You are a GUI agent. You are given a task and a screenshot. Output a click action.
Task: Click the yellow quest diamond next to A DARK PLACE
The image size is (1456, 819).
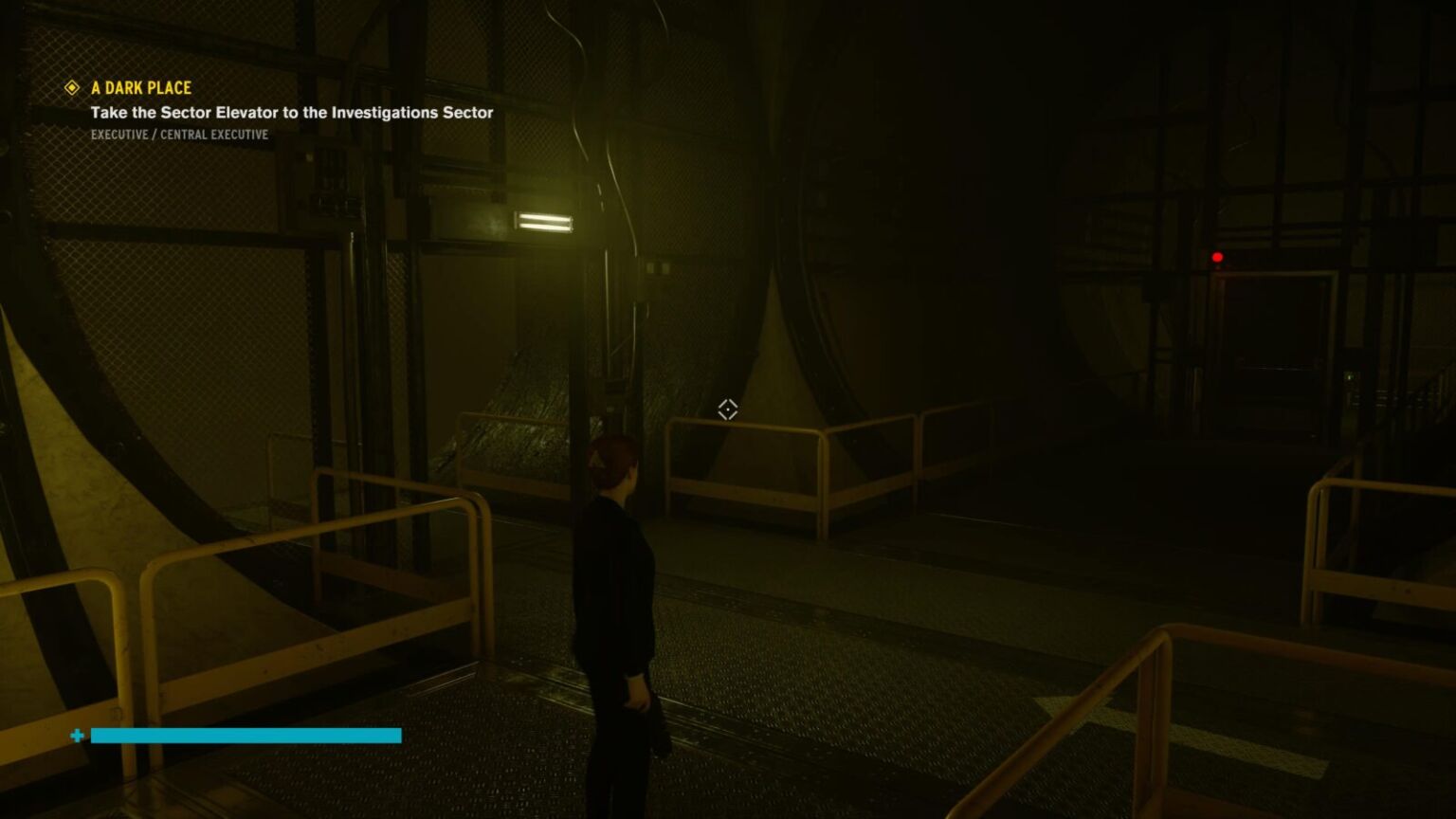[x=71, y=87]
